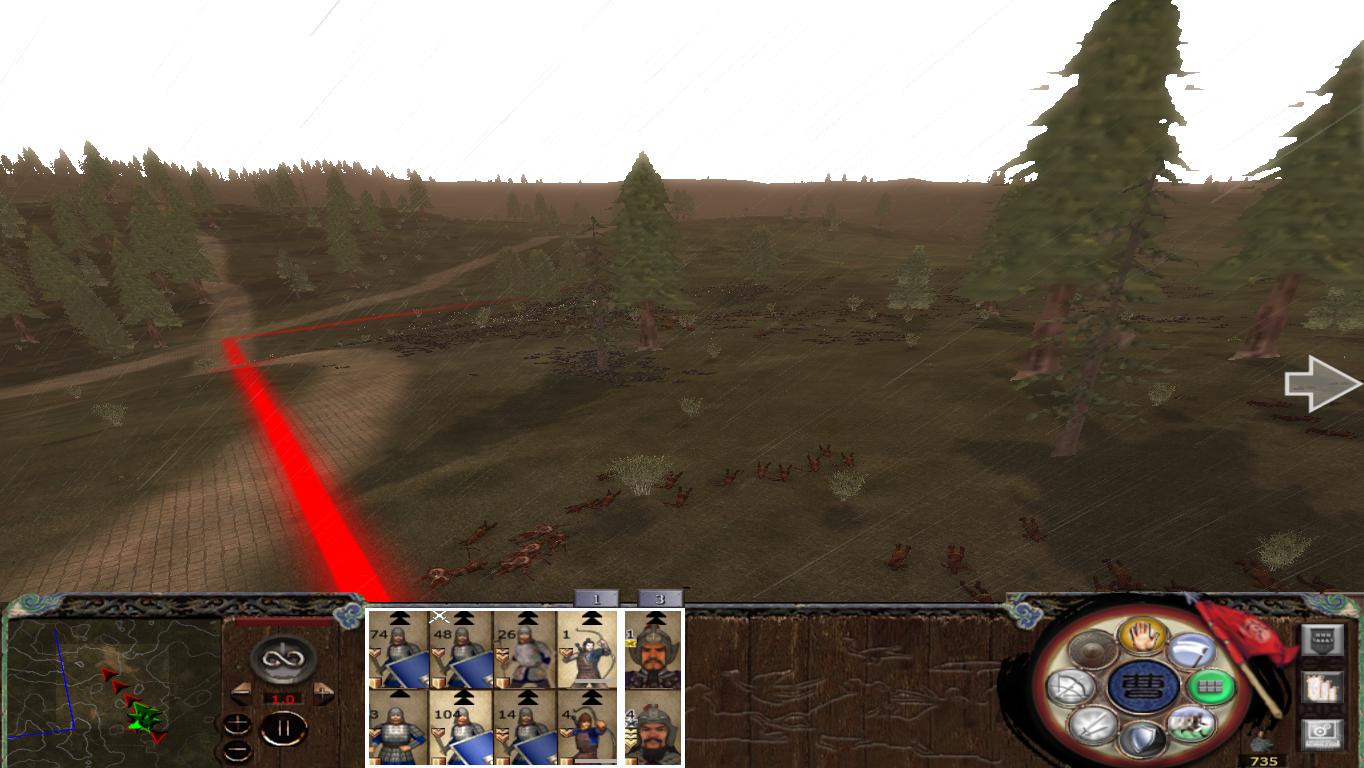Open the group formations green grid icon
Screen dimensions: 1364x768
coord(1211,687)
